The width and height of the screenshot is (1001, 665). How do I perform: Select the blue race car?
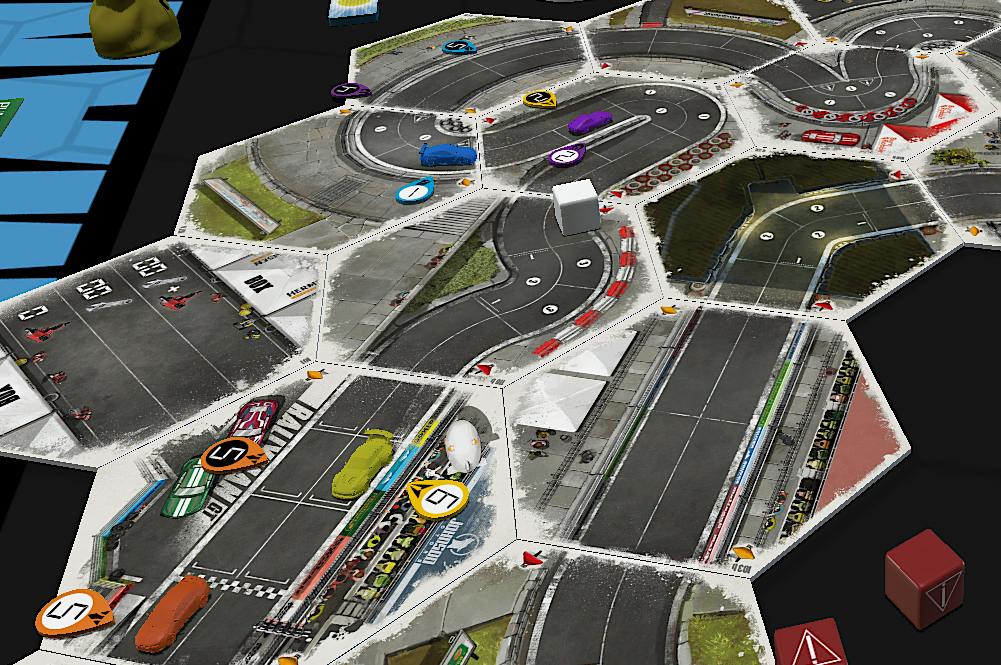[449, 154]
